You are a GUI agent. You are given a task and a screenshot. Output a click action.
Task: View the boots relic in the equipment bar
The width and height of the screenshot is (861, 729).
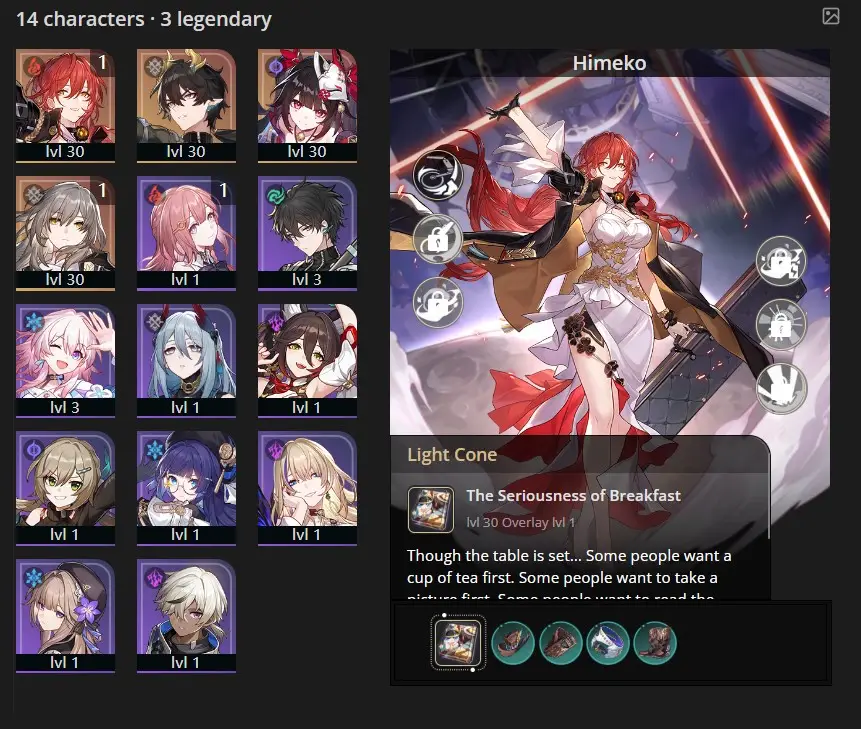655,642
